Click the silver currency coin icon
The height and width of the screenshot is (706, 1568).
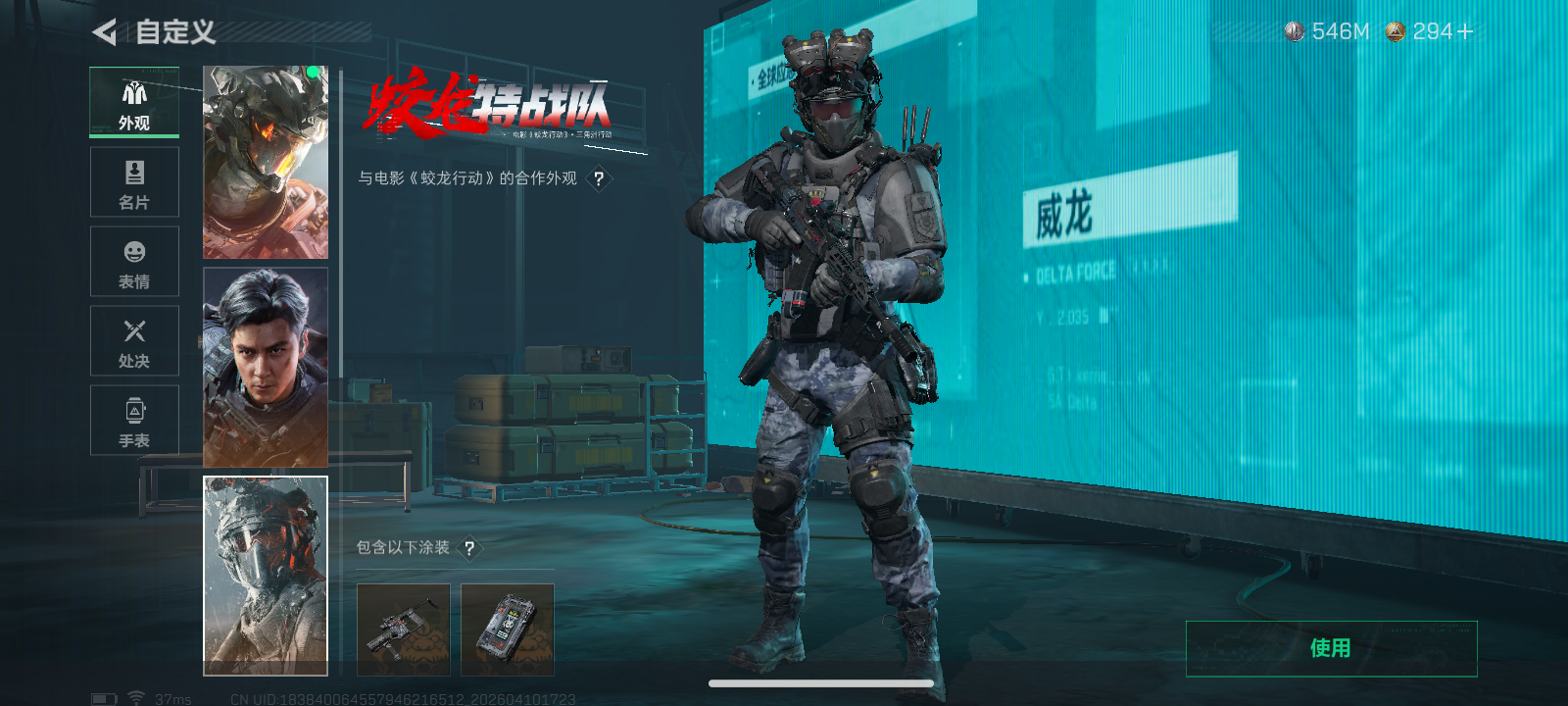point(1296,30)
